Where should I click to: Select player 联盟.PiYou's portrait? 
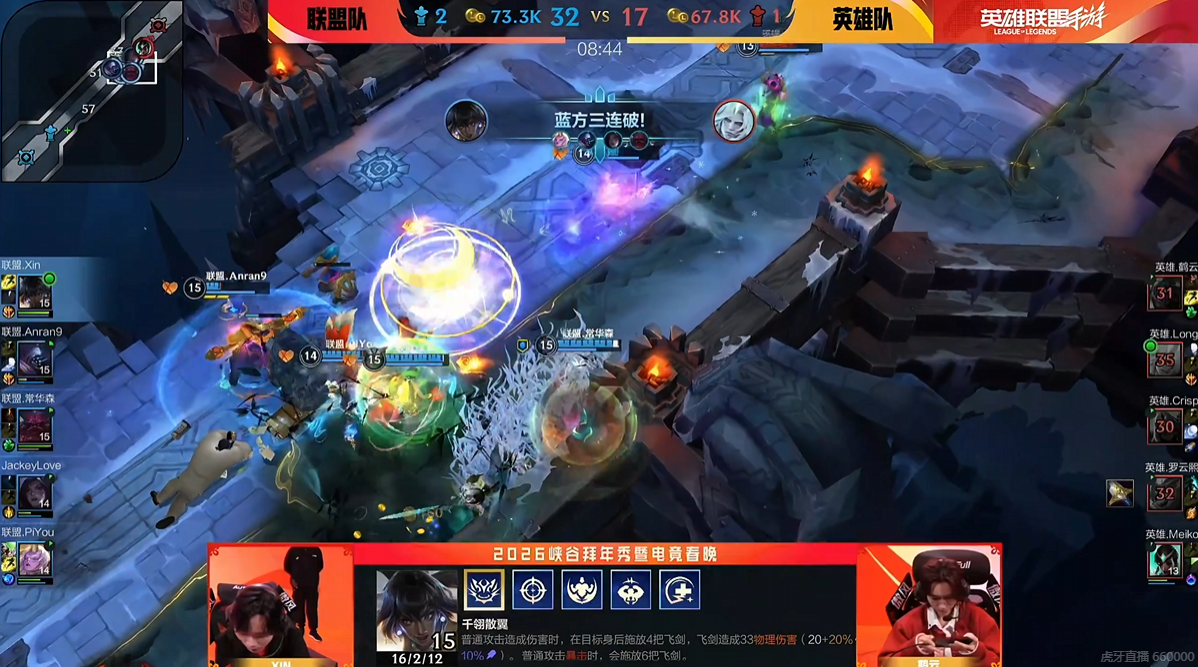click(34, 560)
